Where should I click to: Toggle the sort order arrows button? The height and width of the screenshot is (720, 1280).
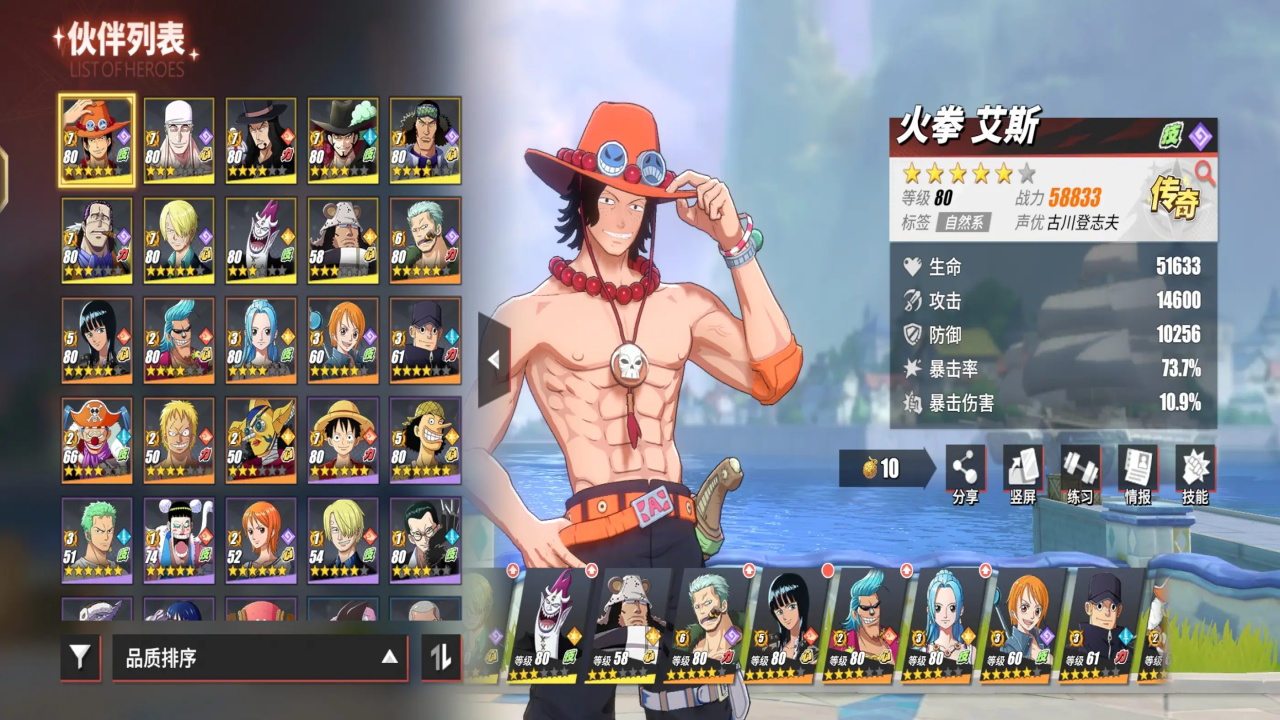[441, 657]
